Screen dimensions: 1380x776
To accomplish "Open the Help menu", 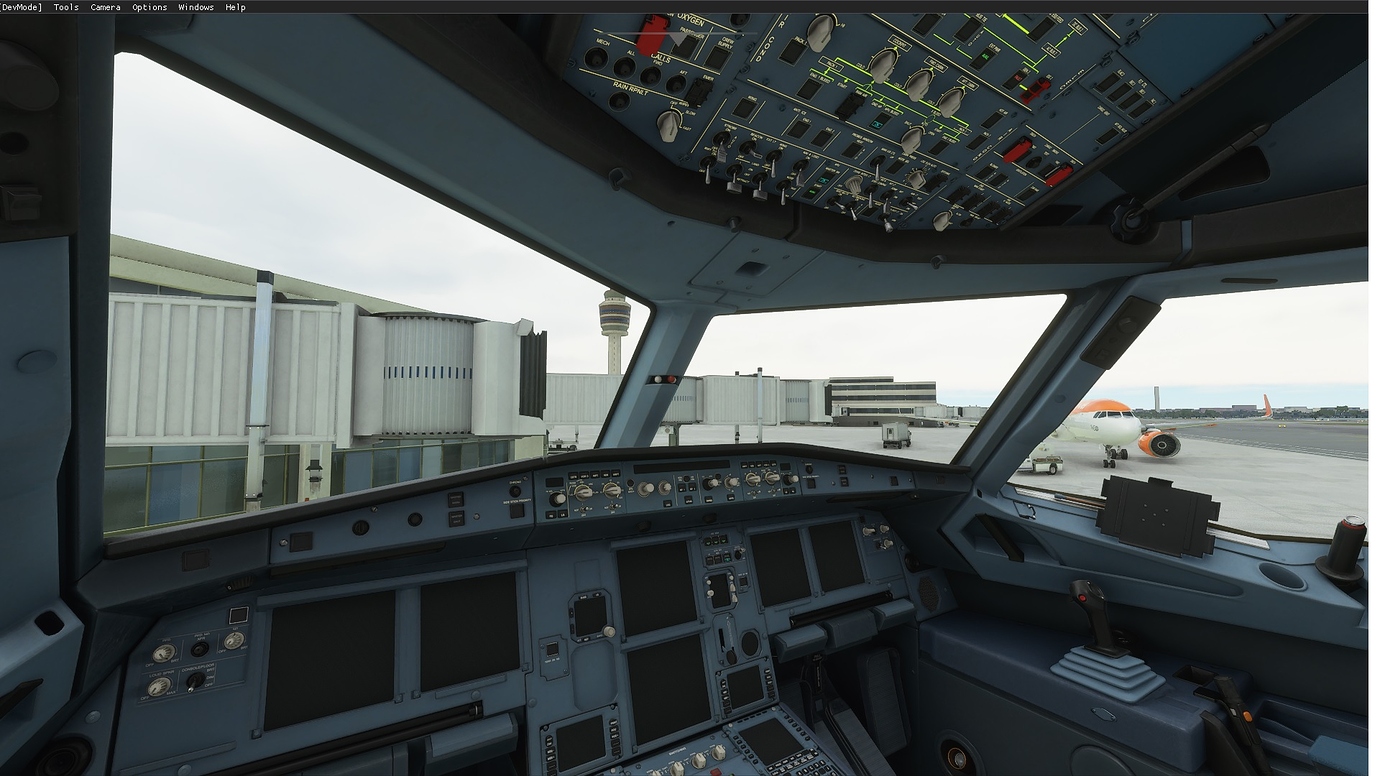I will [x=236, y=7].
